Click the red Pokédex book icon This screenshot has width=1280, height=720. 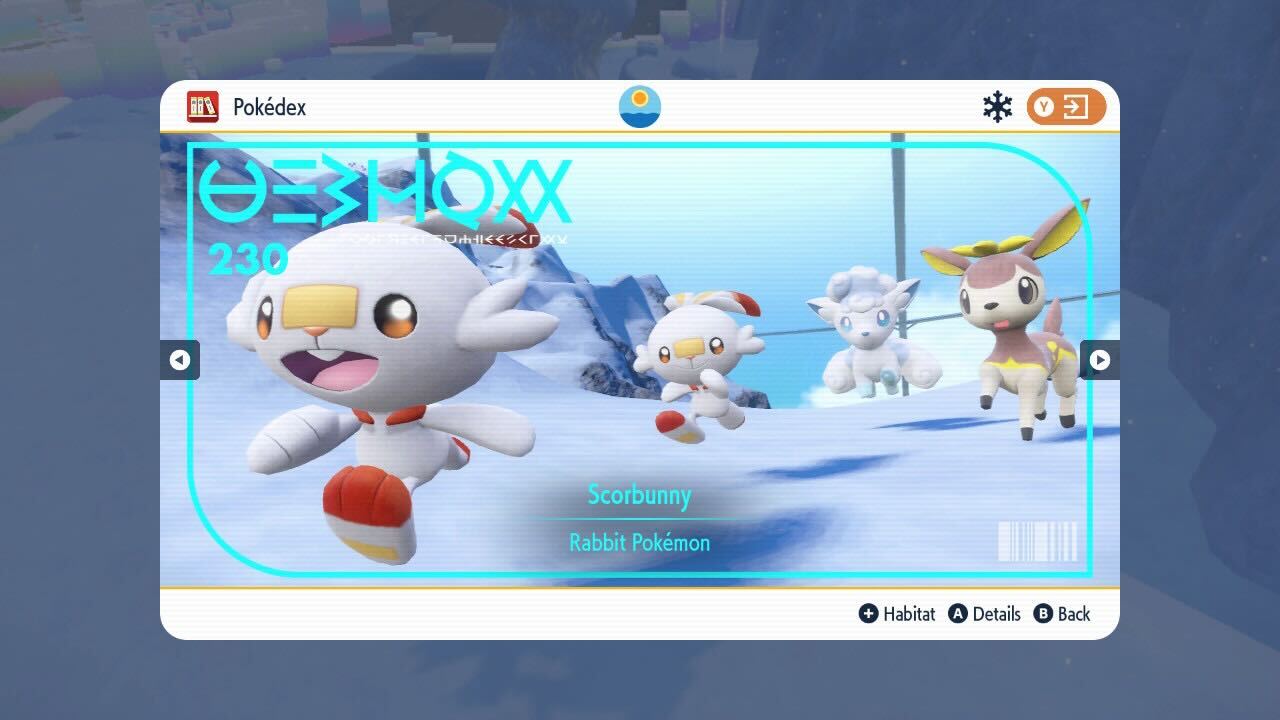pyautogui.click(x=203, y=106)
